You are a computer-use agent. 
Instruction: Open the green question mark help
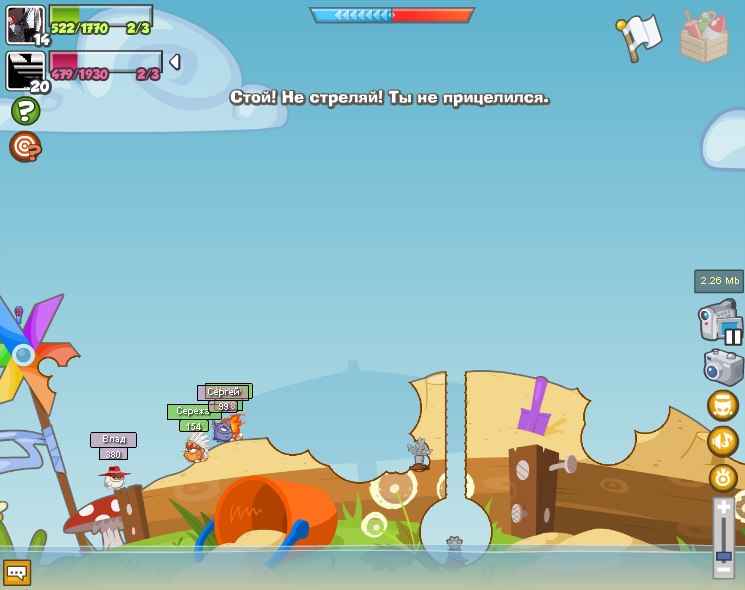coord(25,111)
